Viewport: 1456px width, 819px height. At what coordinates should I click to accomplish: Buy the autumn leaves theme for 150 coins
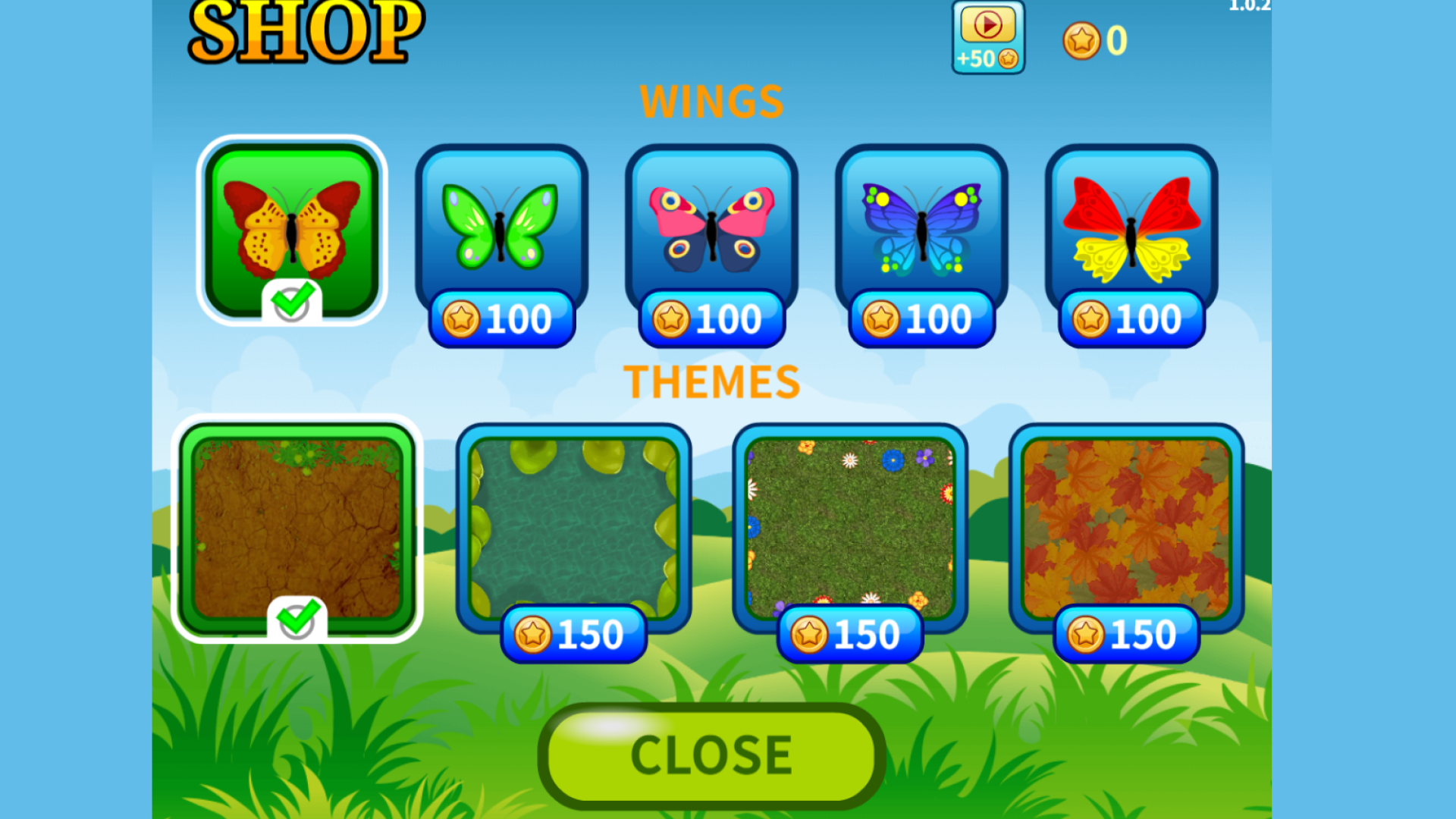tap(1125, 634)
